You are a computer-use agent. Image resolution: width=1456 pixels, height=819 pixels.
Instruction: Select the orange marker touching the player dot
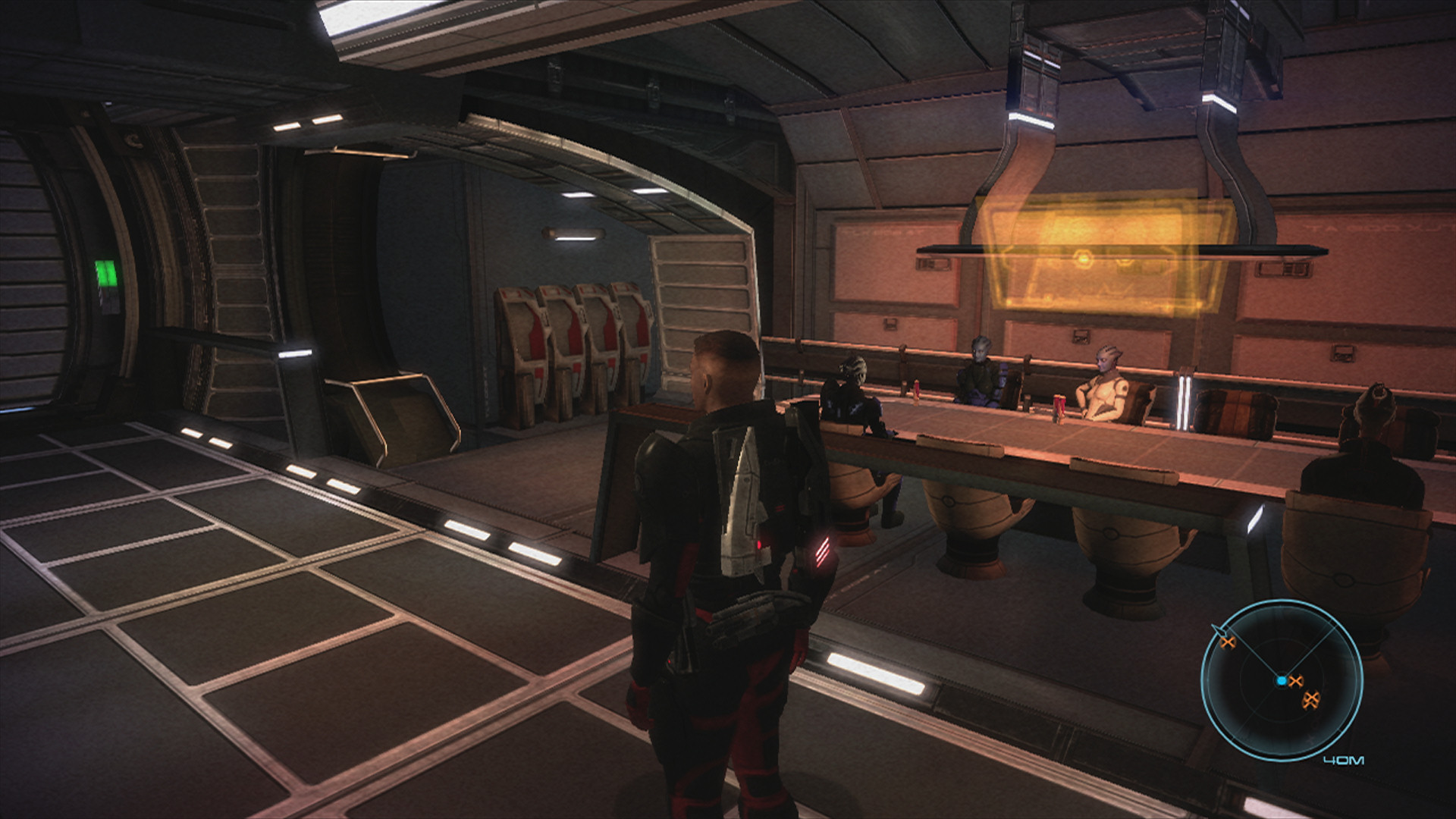point(1296,681)
